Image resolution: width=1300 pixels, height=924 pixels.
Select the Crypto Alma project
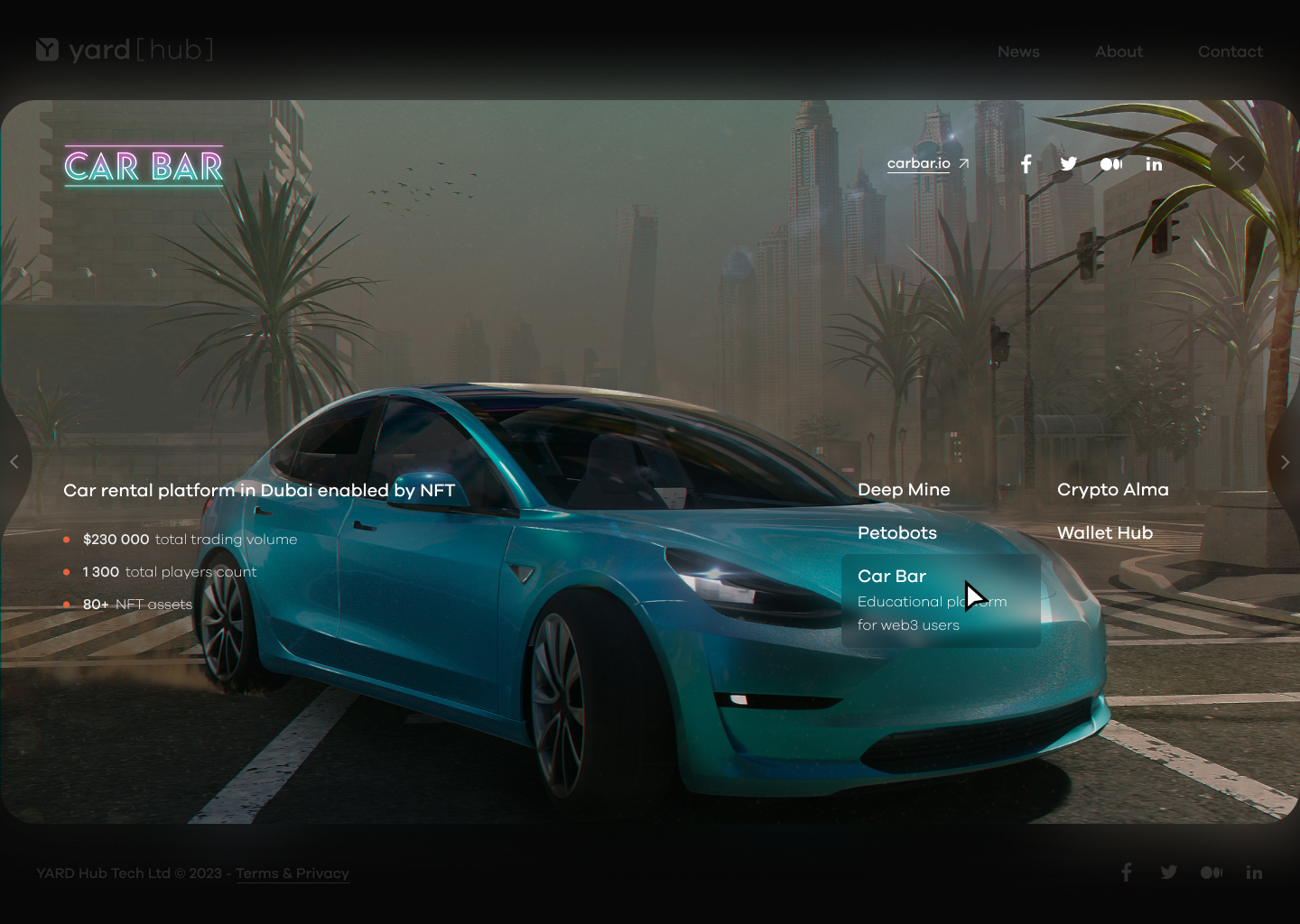[x=1112, y=490]
